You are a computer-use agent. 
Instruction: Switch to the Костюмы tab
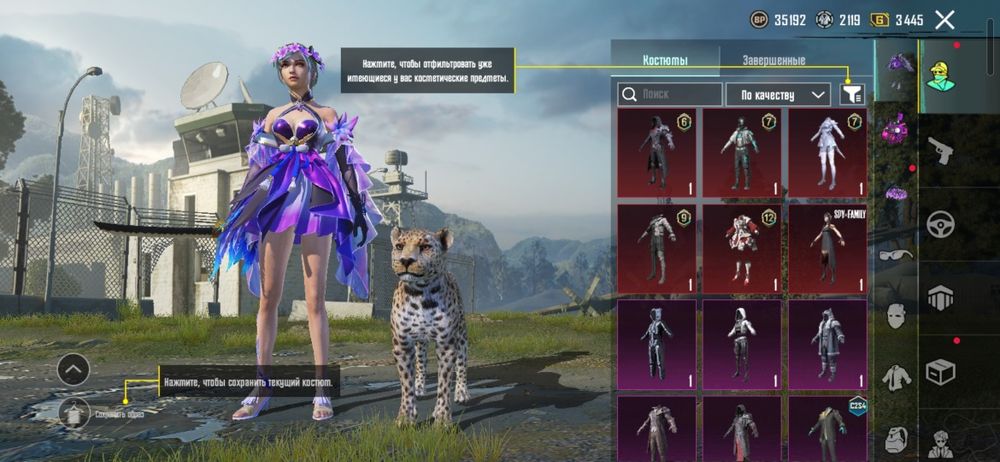click(665, 60)
